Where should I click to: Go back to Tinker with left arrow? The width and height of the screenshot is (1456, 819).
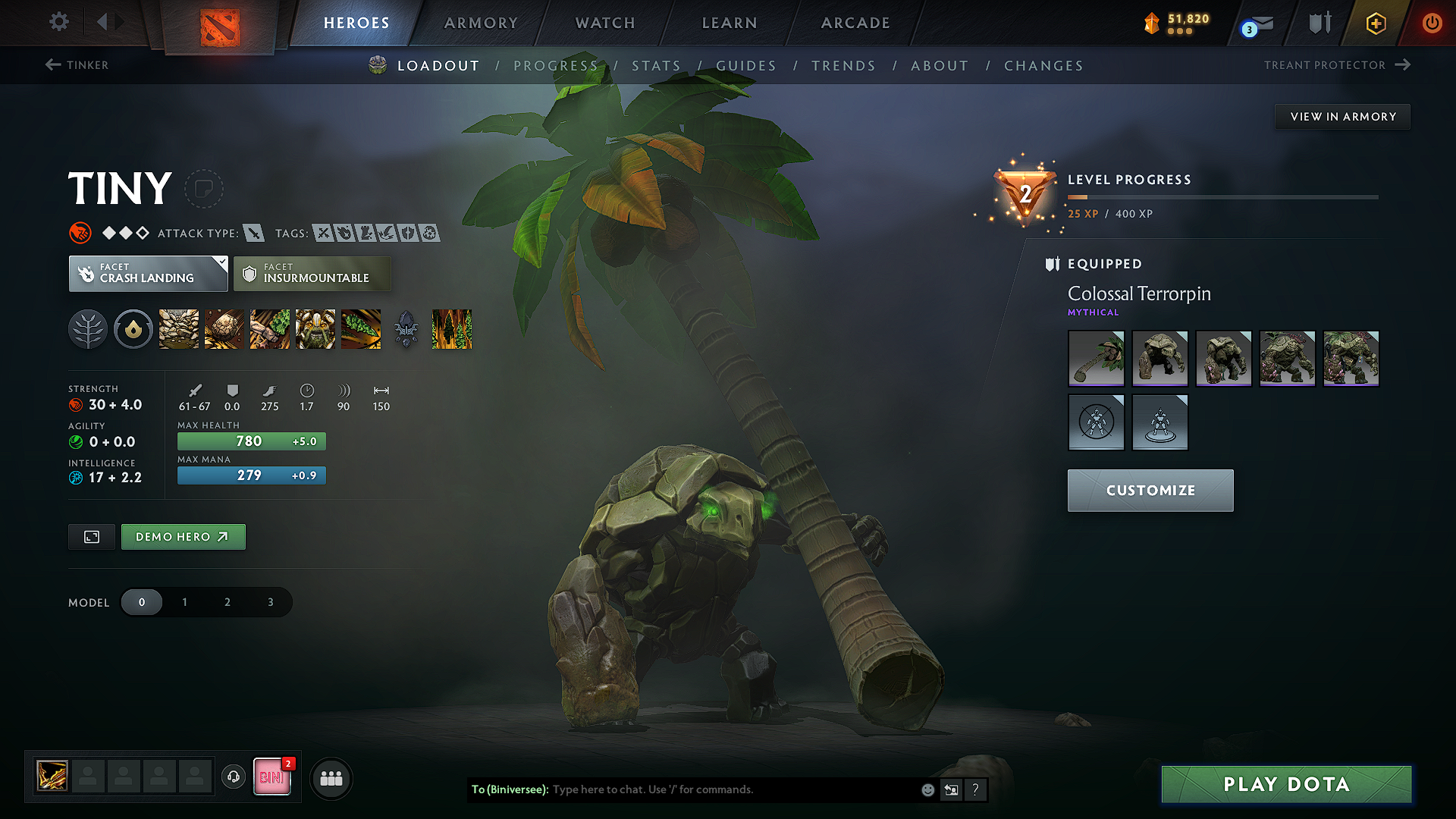[x=76, y=65]
